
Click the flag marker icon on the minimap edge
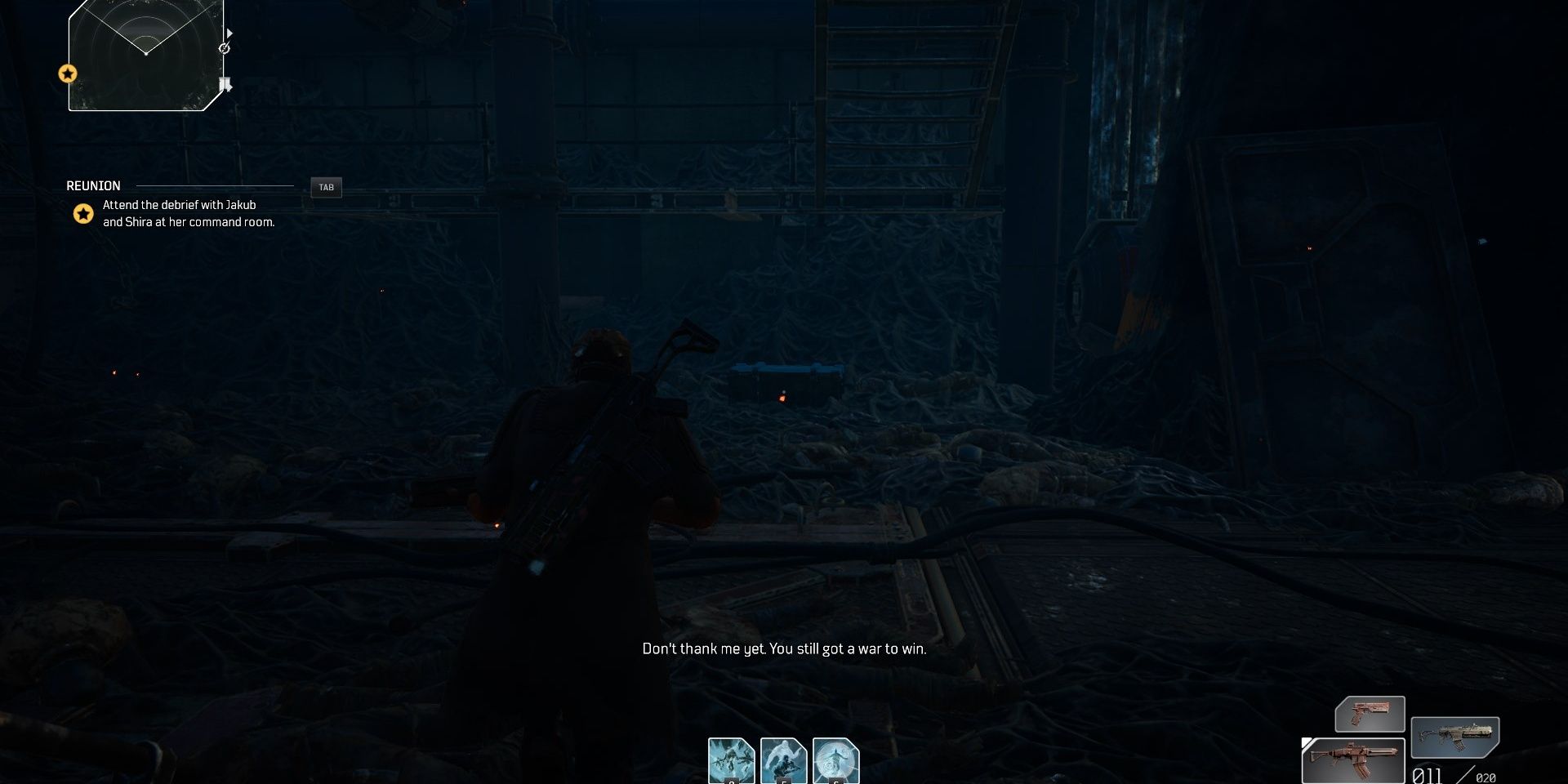[x=226, y=82]
